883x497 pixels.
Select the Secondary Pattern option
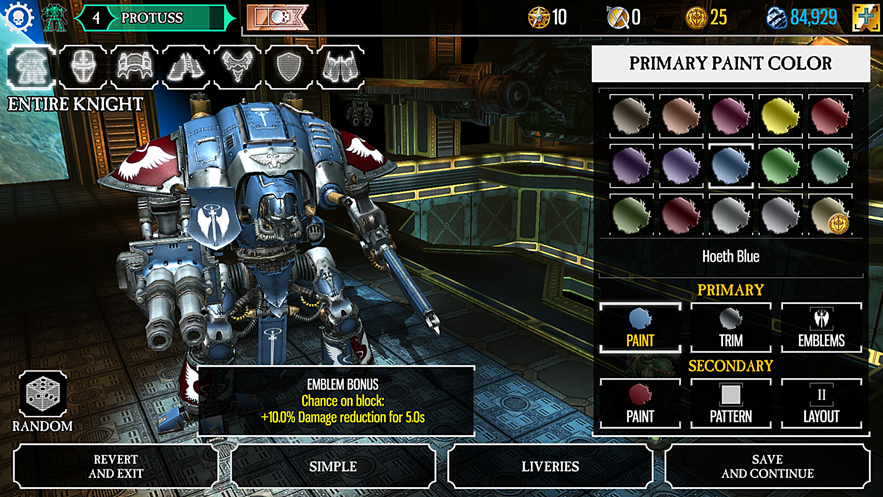coord(730,403)
